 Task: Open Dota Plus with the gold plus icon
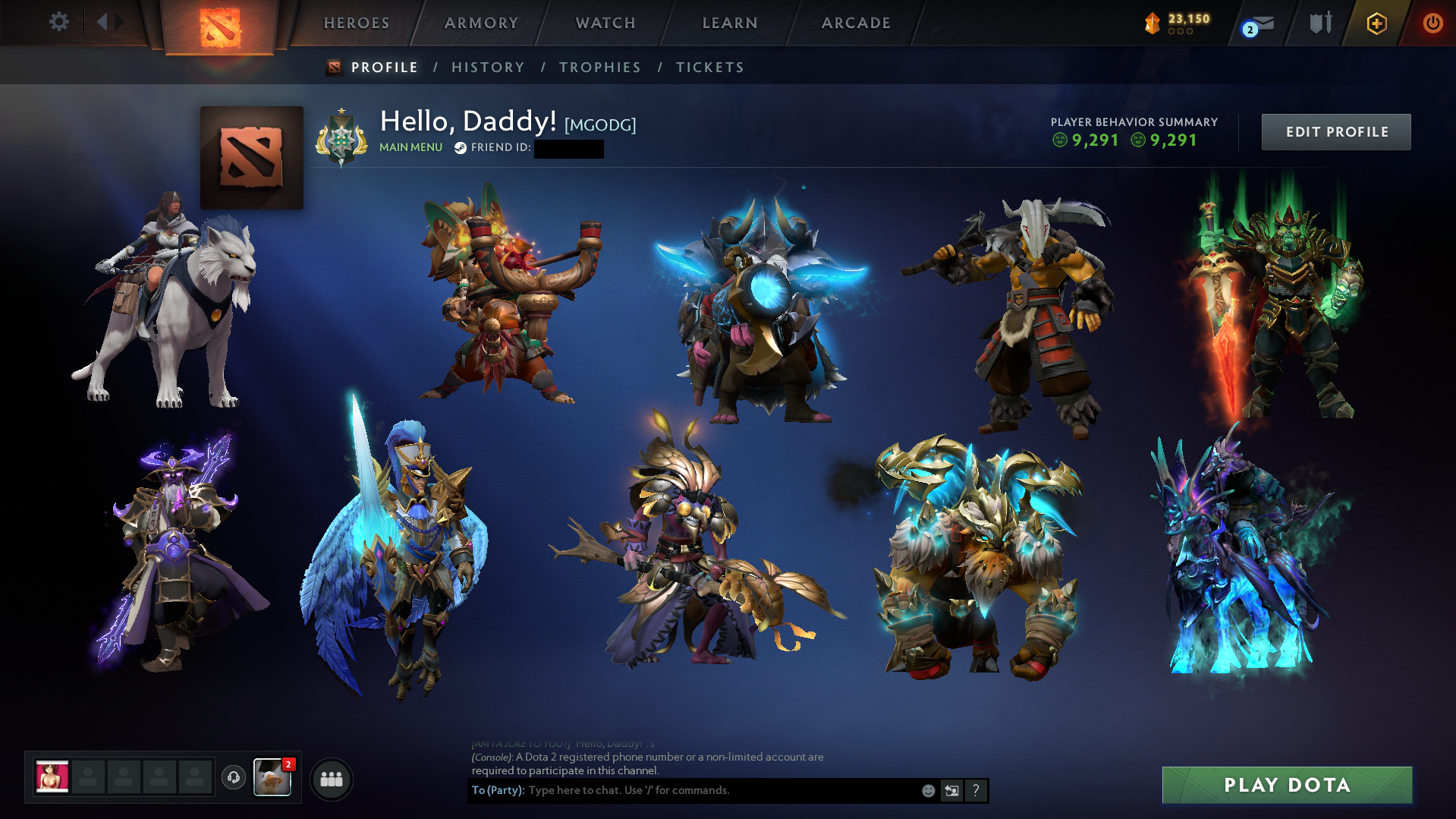point(1377,23)
